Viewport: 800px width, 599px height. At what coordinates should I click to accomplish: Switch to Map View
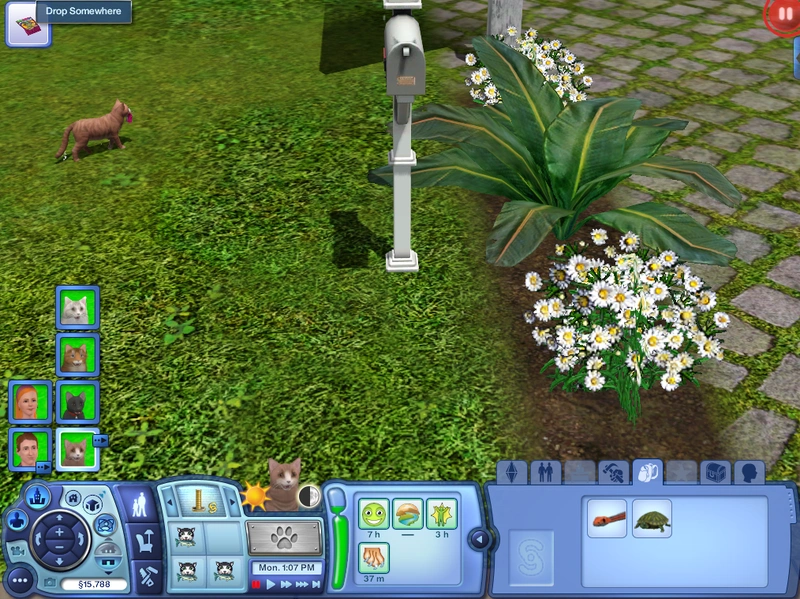(x=38, y=496)
